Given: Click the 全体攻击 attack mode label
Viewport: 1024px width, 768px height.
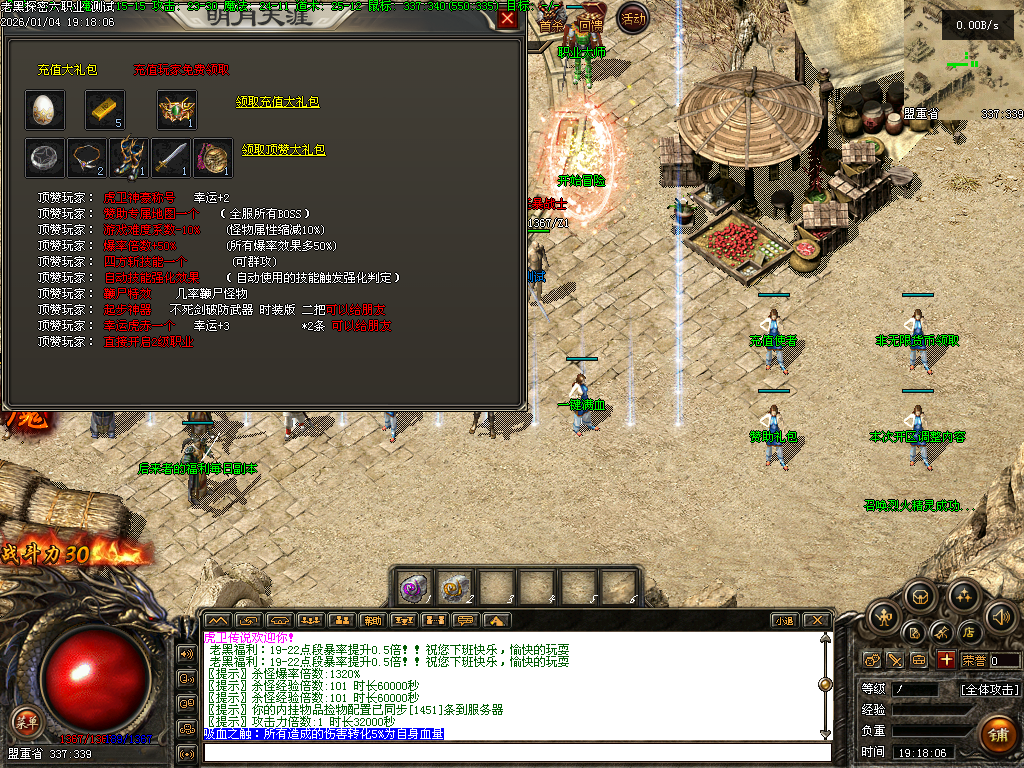Looking at the screenshot, I should pyautogui.click(x=989, y=689).
